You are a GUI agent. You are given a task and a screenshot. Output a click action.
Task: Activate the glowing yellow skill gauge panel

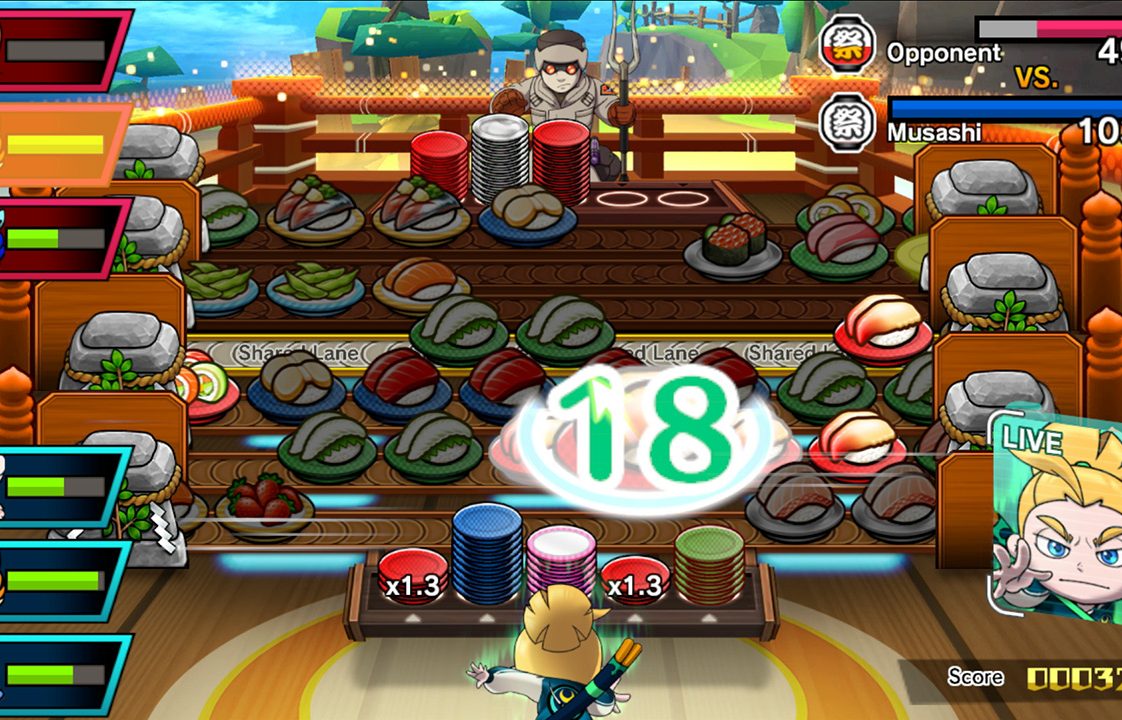pos(62,144)
